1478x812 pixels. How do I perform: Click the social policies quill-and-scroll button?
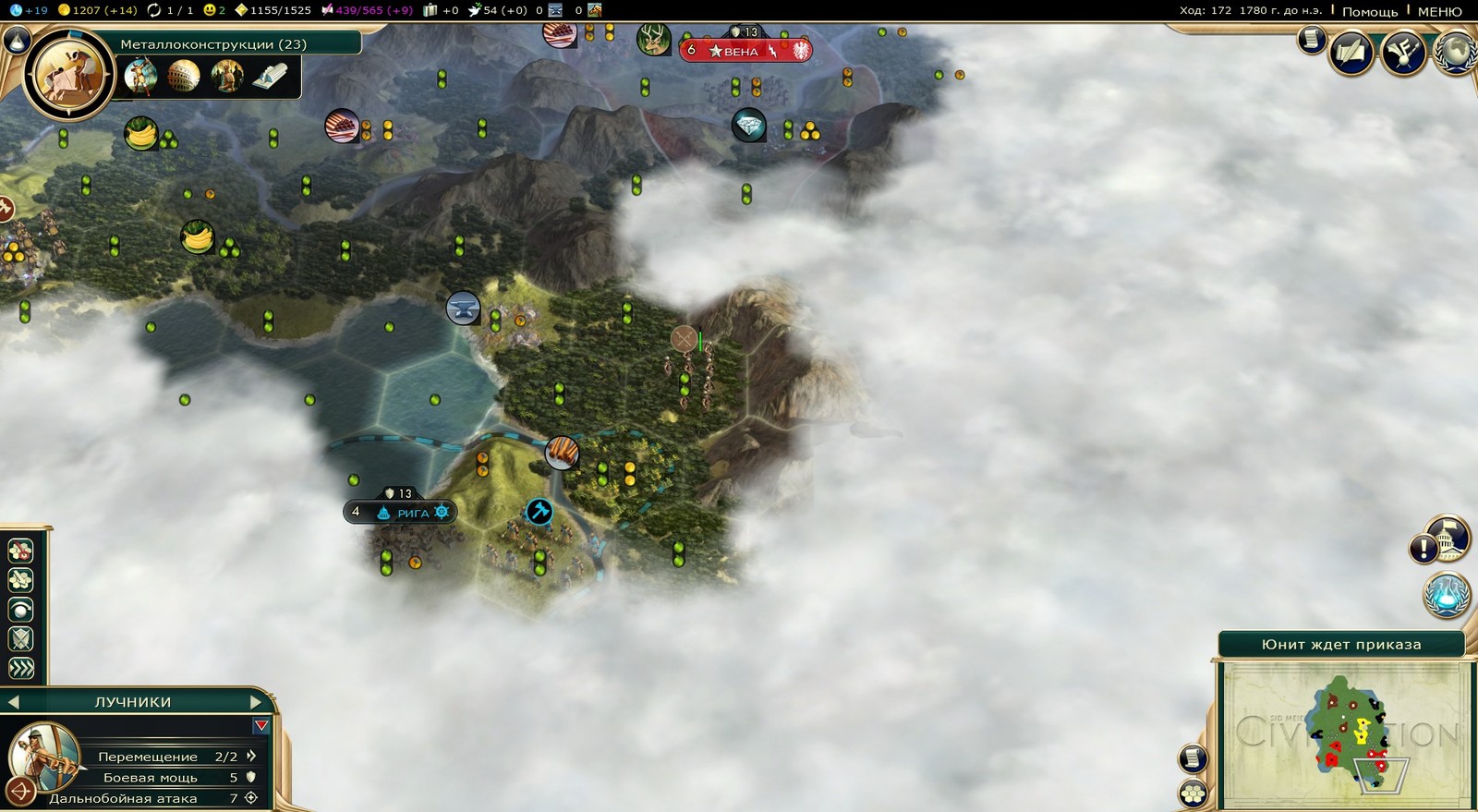1350,53
